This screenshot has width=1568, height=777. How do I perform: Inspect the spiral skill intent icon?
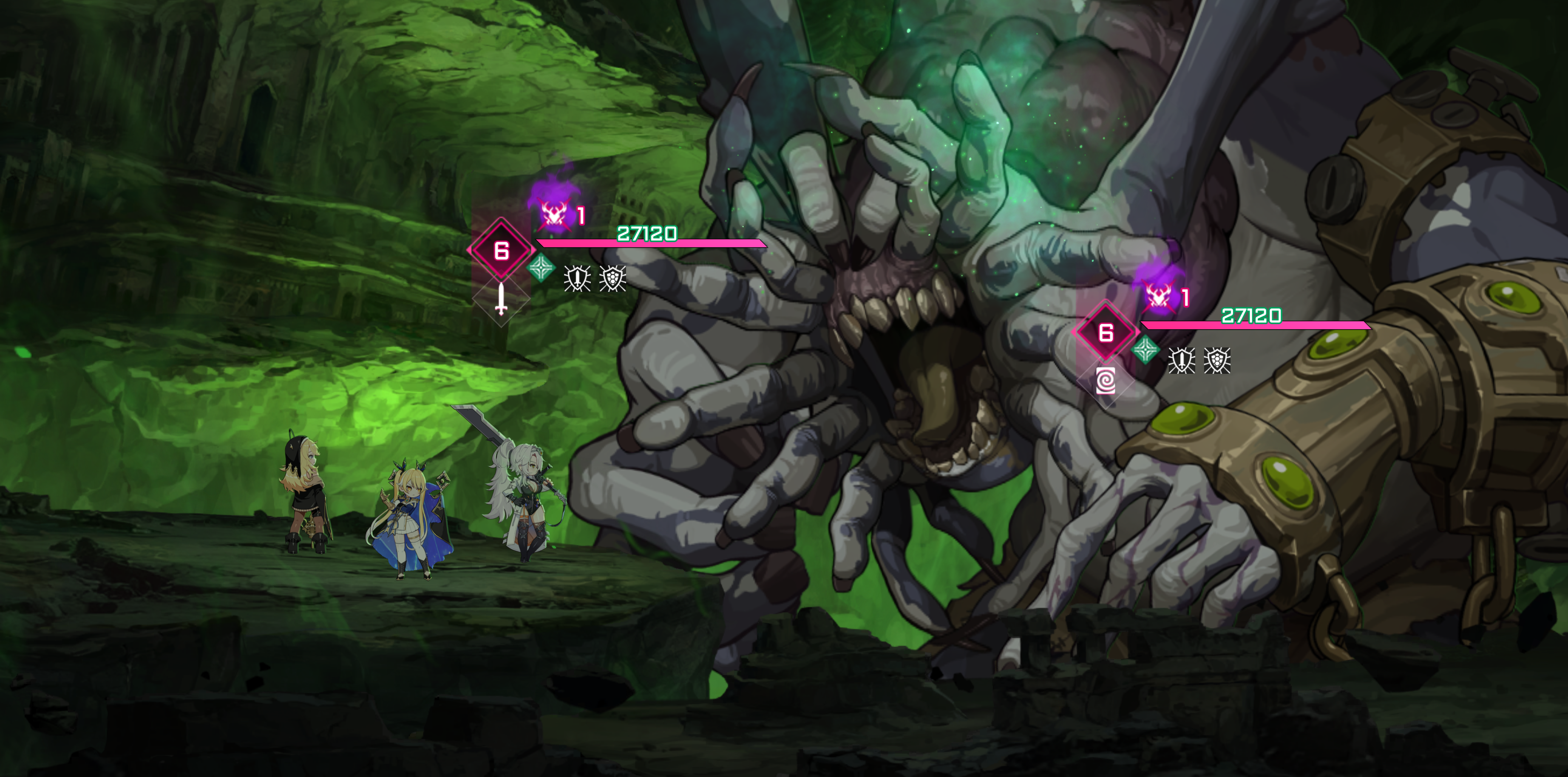click(x=1106, y=381)
